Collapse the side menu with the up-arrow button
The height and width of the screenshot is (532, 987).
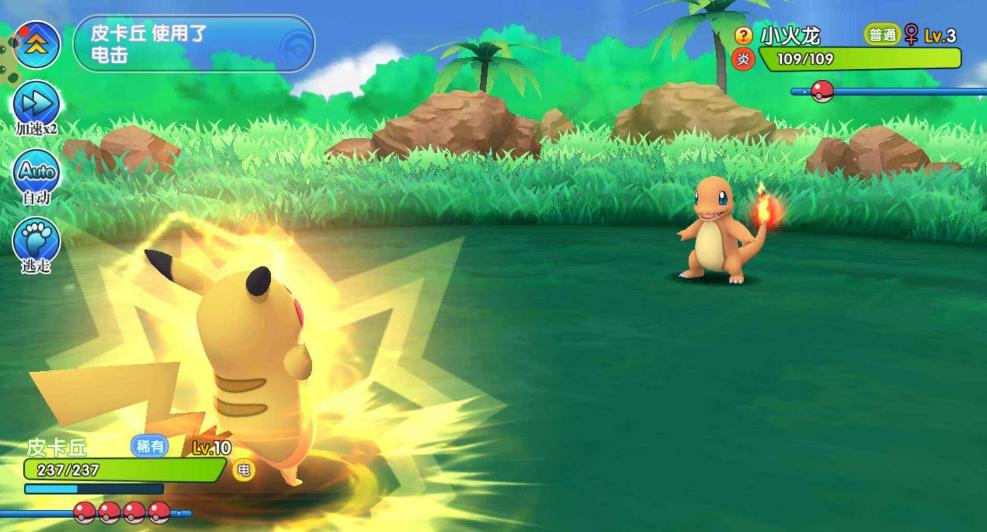coord(37,43)
